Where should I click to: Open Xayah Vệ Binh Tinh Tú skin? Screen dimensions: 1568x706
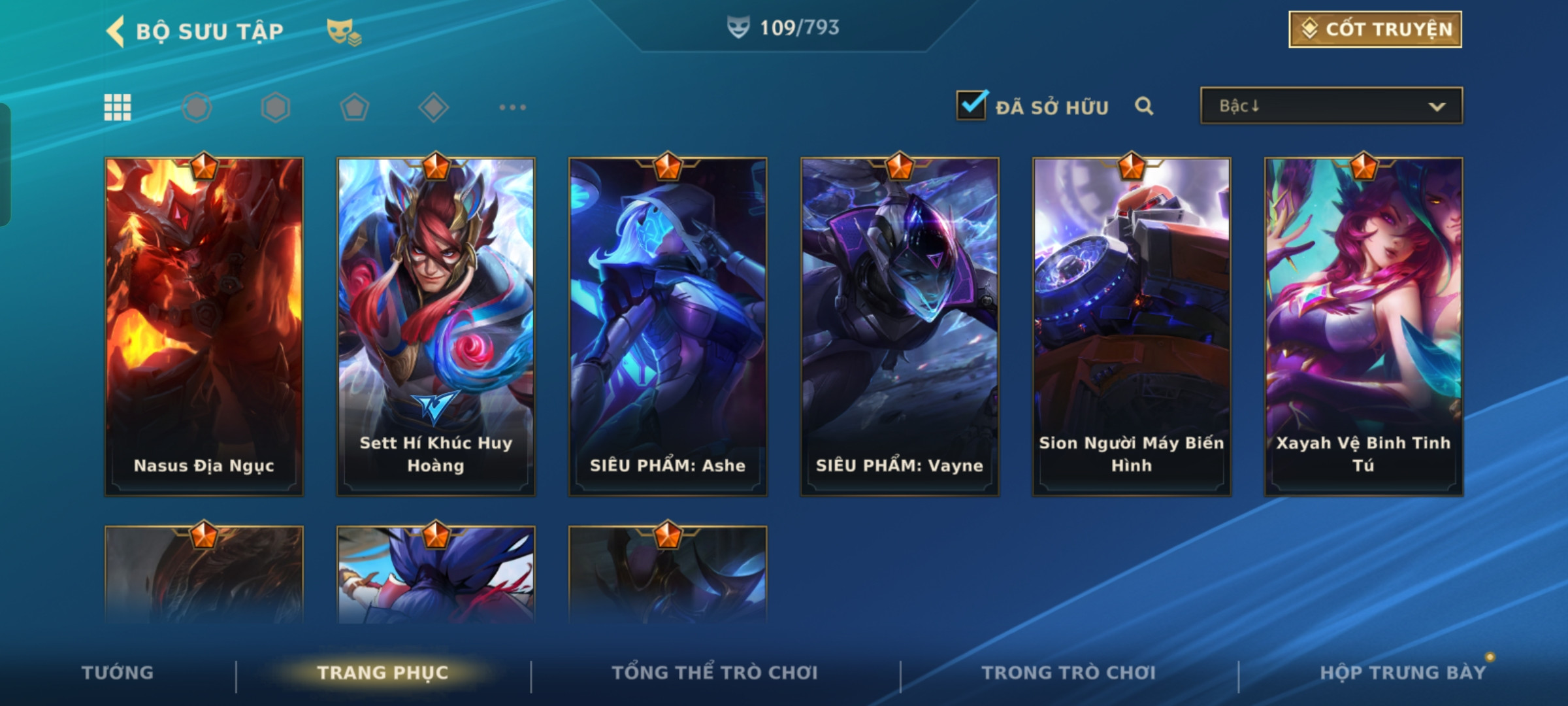(1364, 327)
